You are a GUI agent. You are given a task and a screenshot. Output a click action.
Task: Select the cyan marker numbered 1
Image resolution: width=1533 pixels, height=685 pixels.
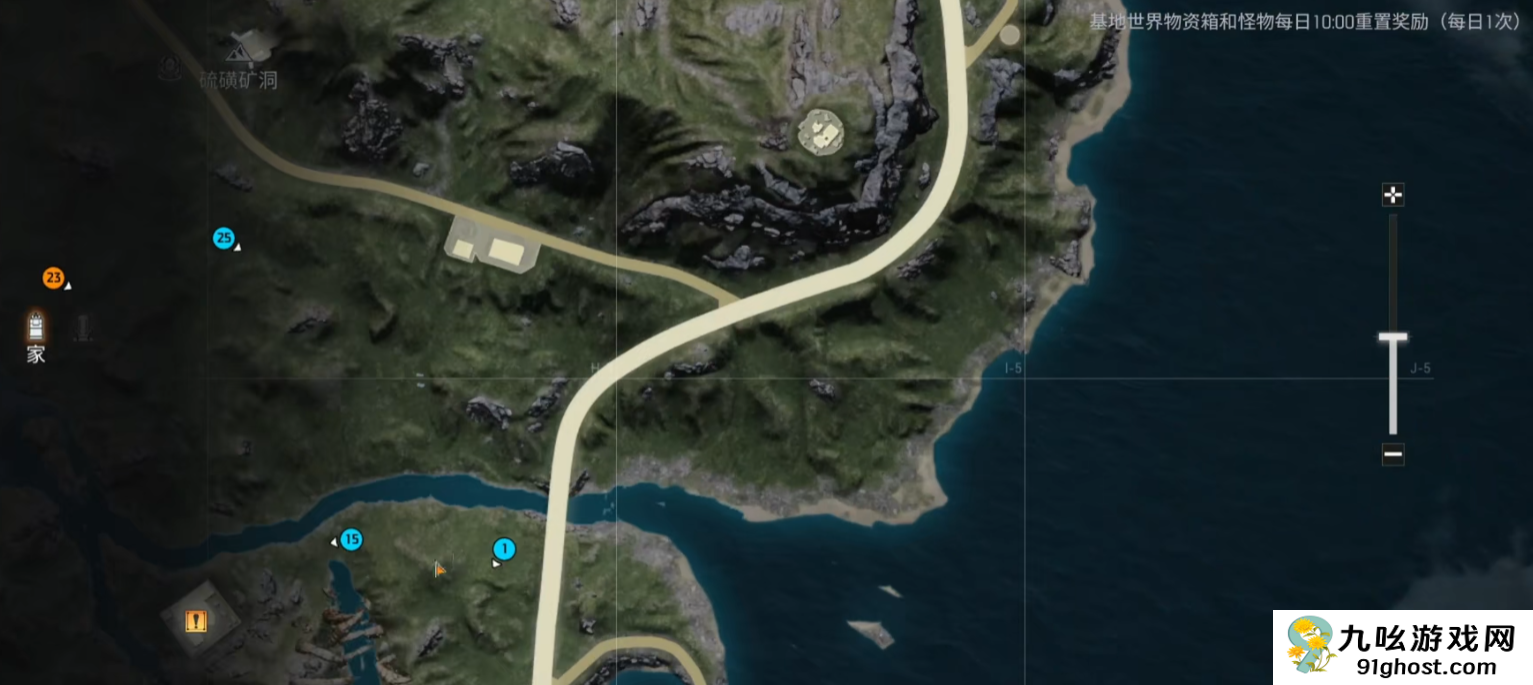click(x=504, y=549)
